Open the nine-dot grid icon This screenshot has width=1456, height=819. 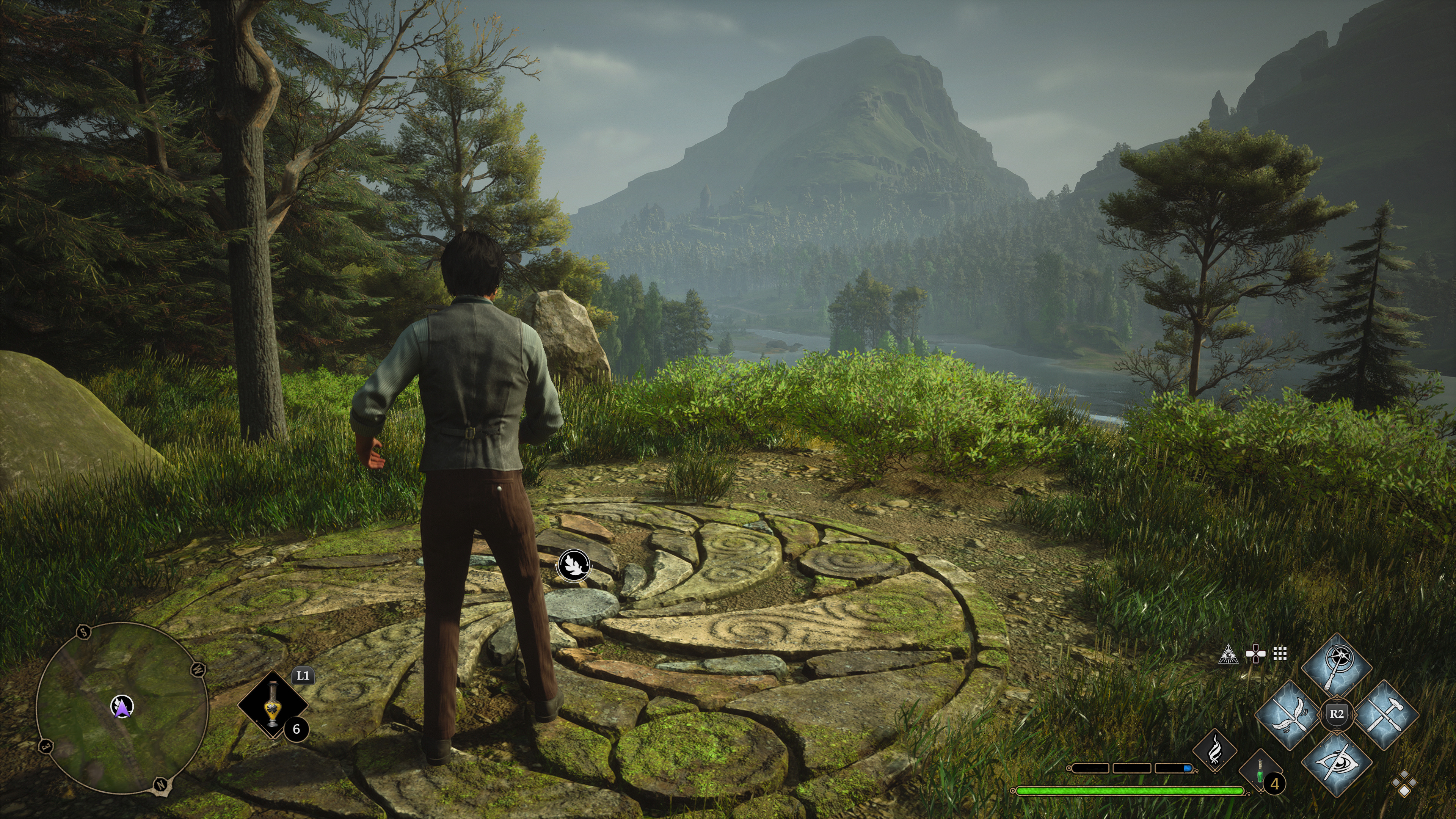[1280, 654]
